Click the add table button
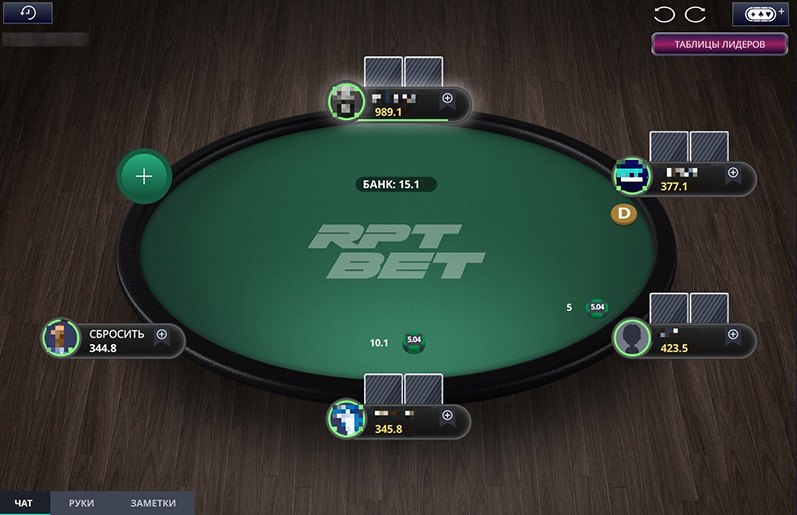 pos(762,14)
